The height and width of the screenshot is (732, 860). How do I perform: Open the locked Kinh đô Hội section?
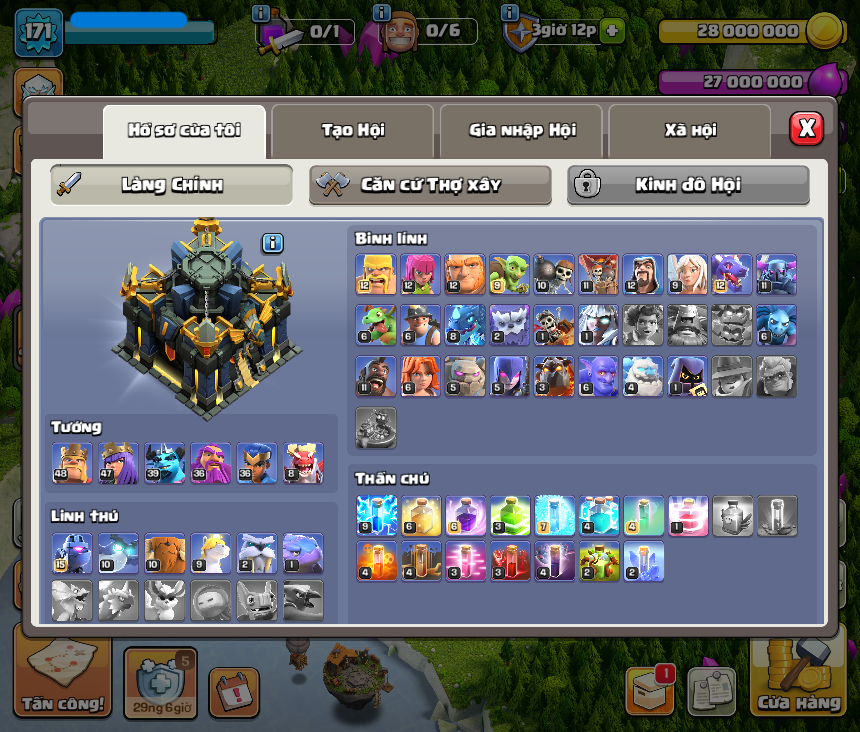point(688,185)
